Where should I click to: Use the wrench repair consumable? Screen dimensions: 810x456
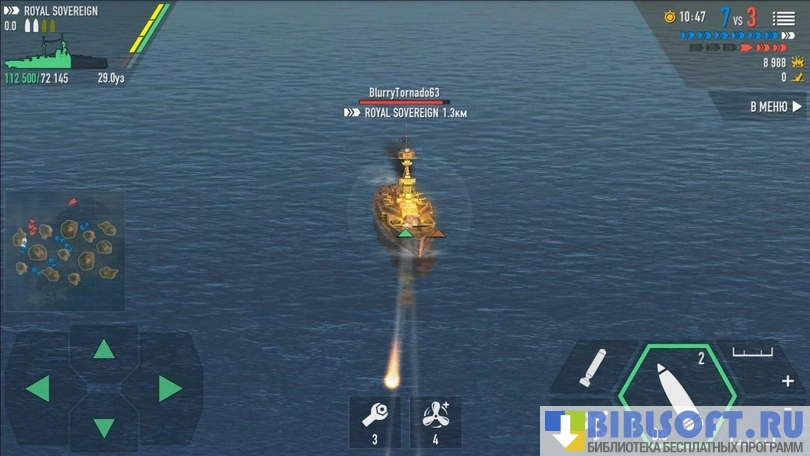click(x=374, y=420)
